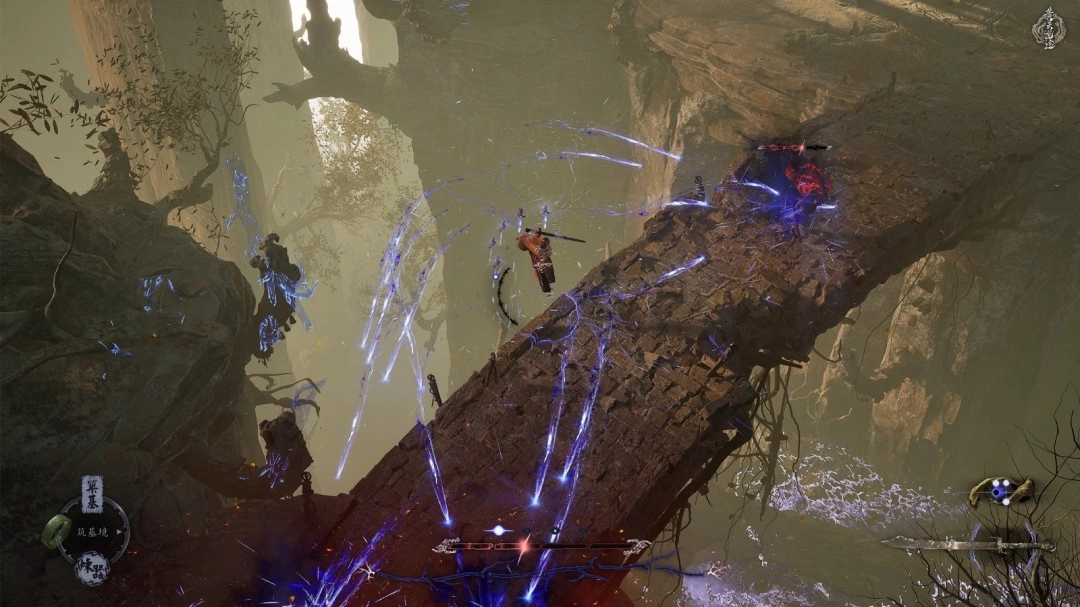This screenshot has height=607, width=1080.
Task: Select the equipped sword weapon icon
Action: 967,544
